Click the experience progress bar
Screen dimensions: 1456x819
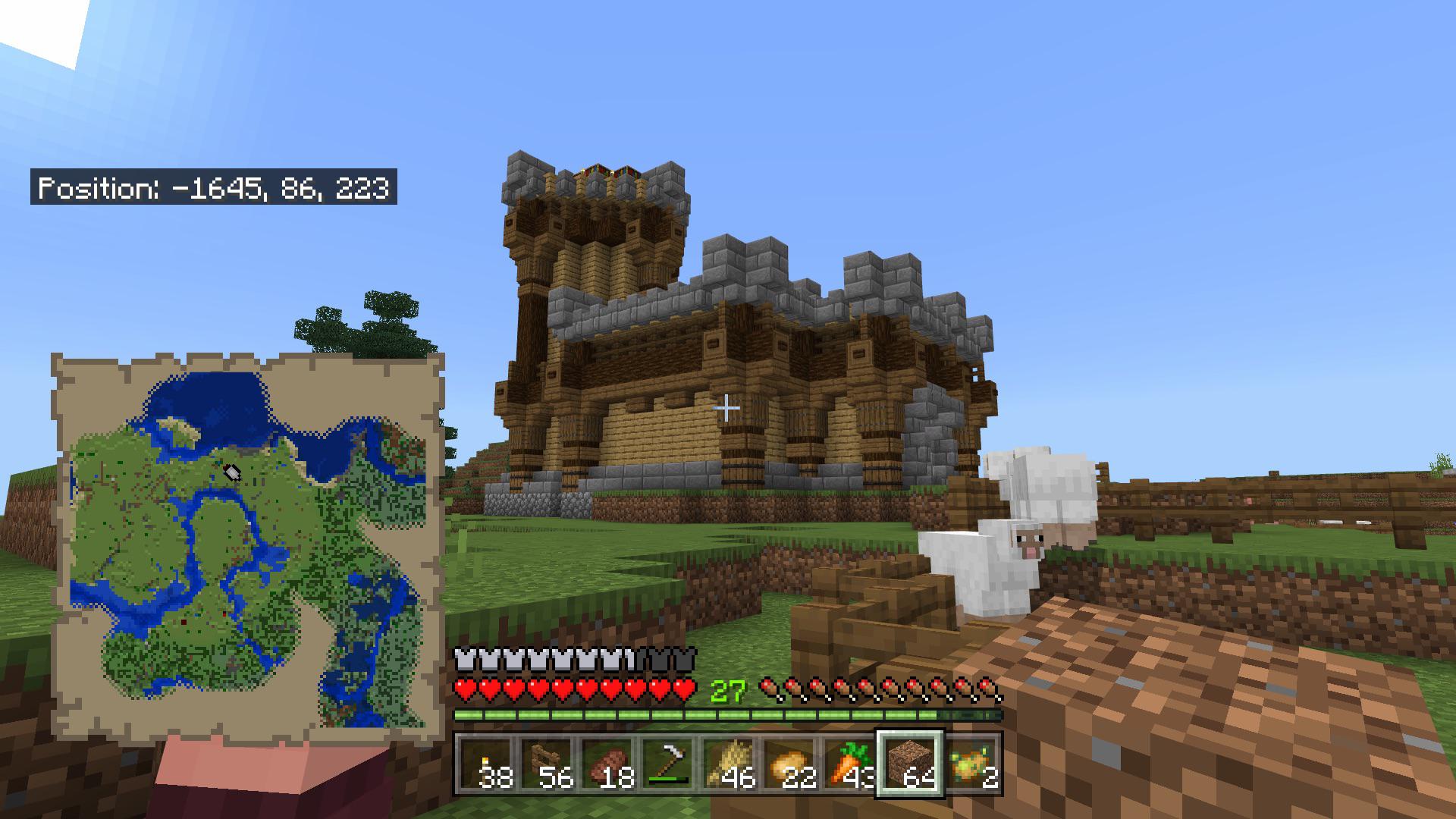point(728,714)
